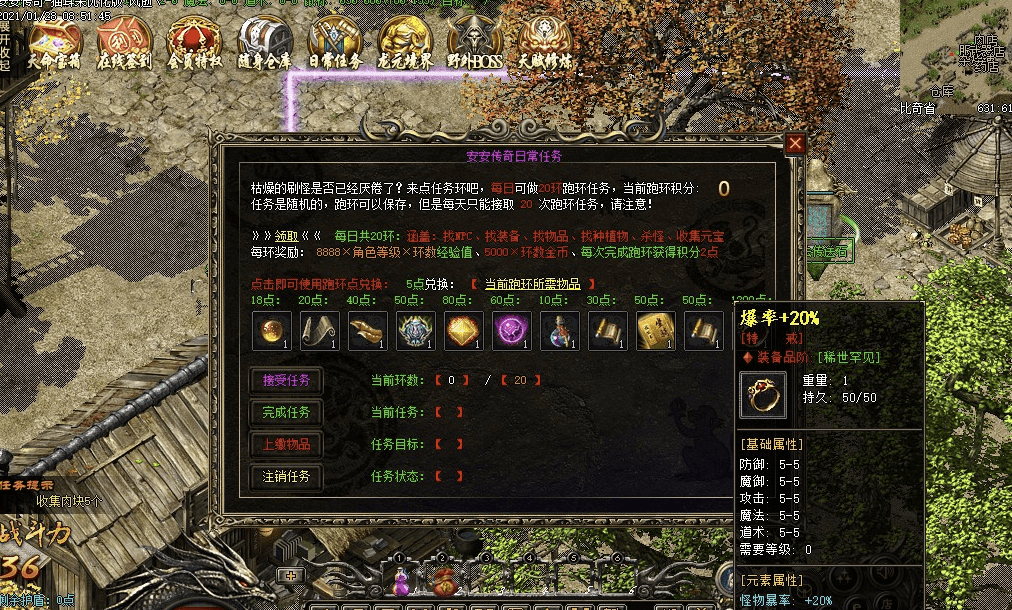Close the daily quest window

coord(795,144)
